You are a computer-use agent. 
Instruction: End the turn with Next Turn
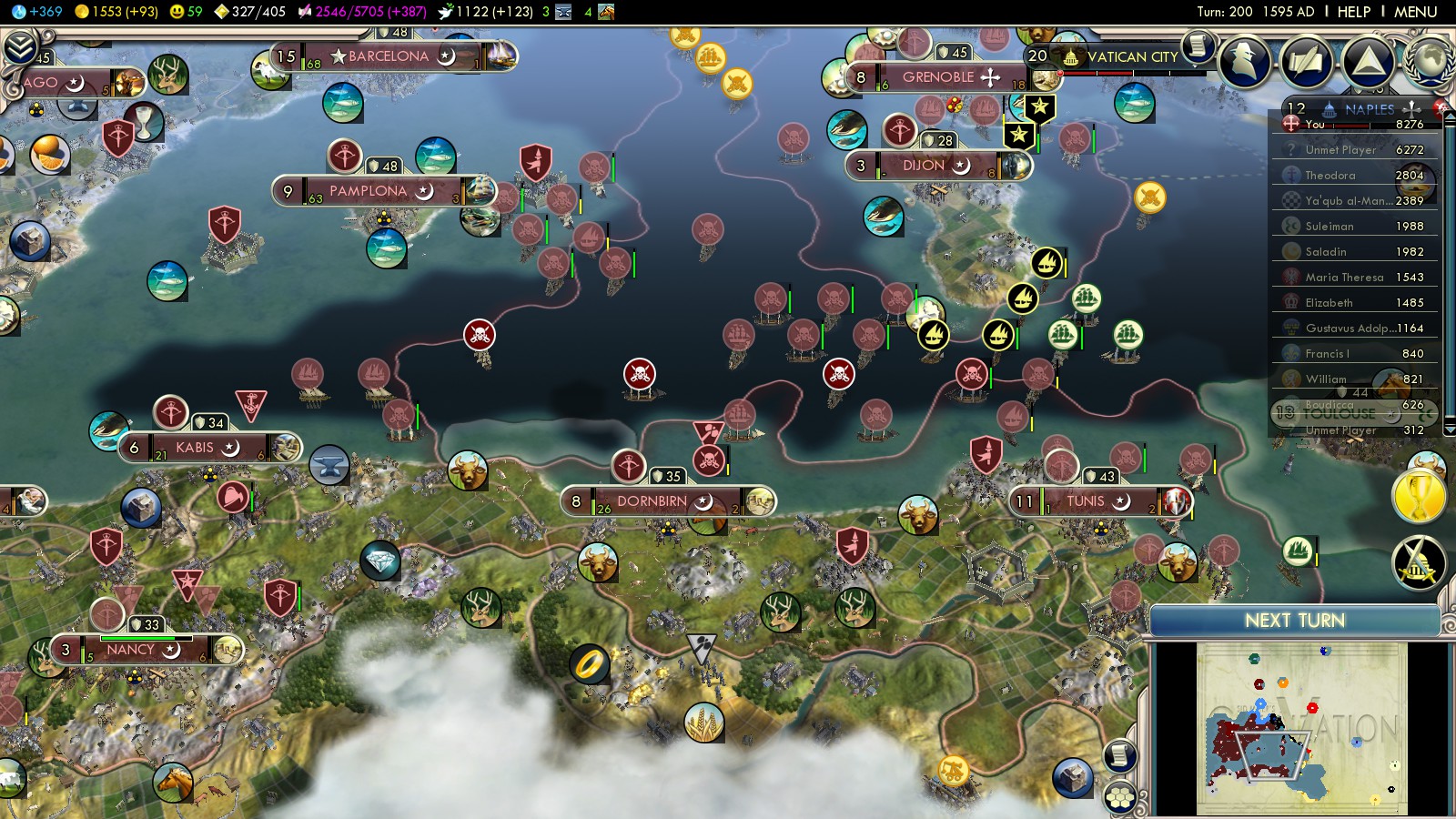[1294, 621]
